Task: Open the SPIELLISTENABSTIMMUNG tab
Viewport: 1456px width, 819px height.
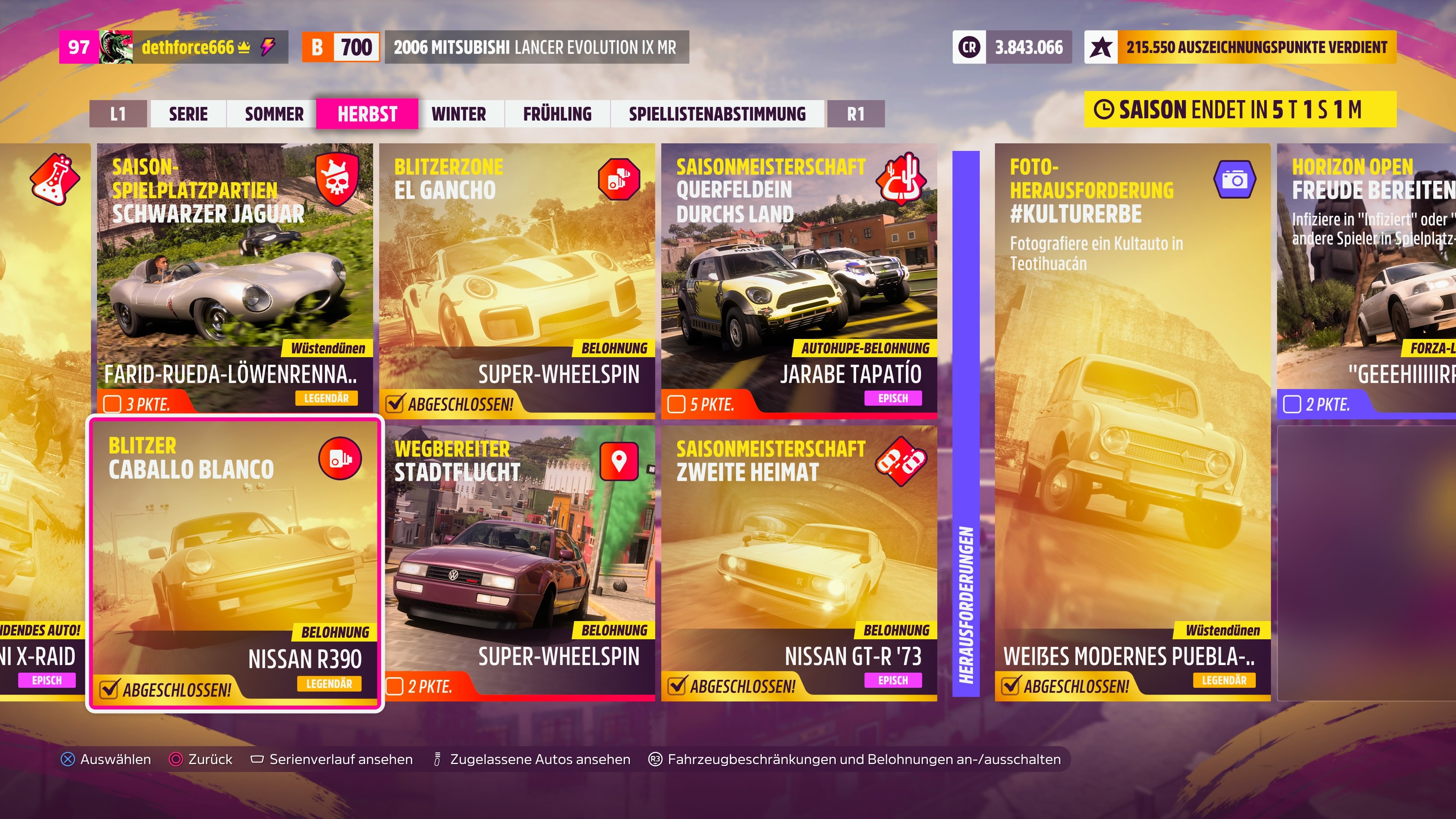Action: [x=717, y=114]
